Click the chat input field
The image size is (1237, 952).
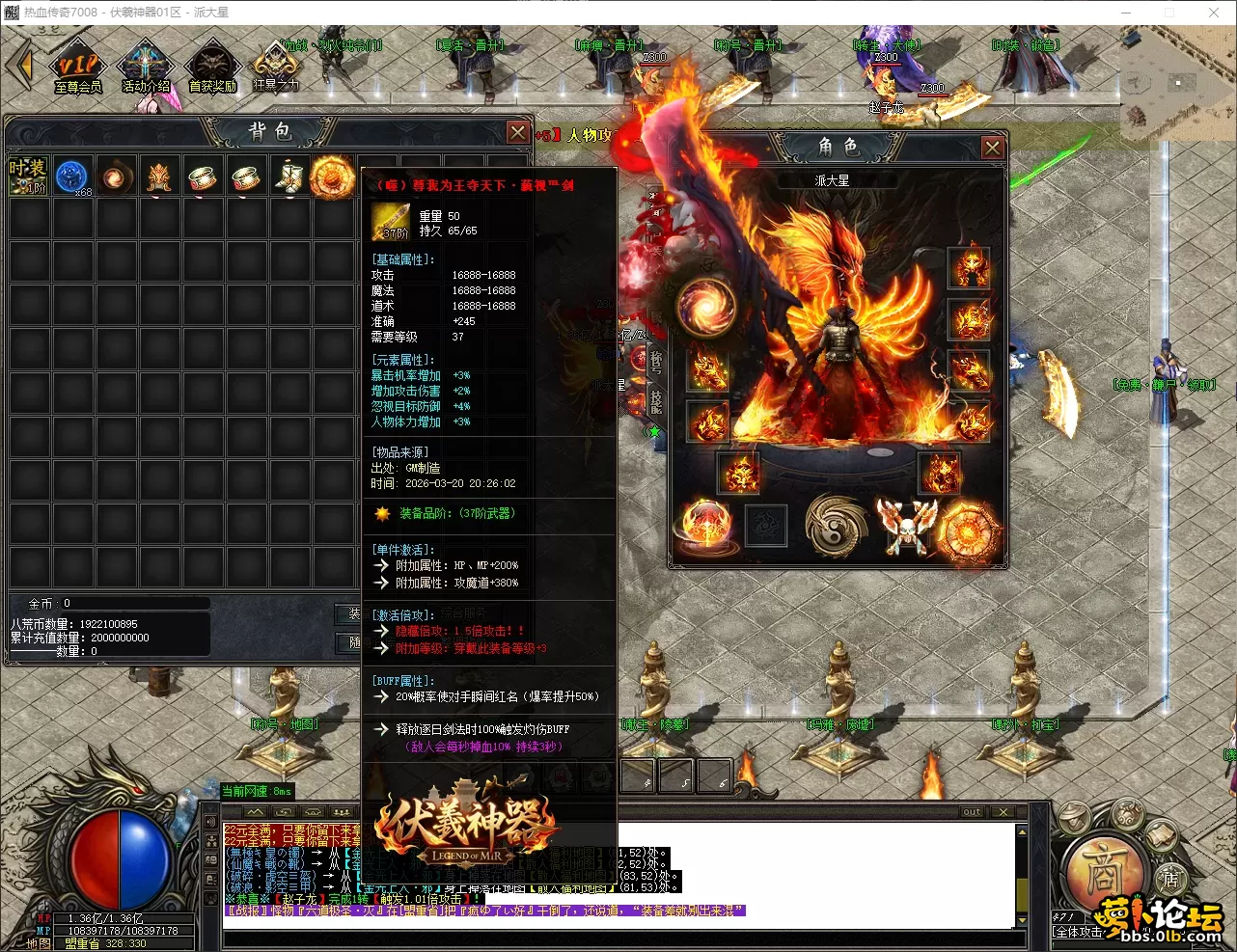click(x=618, y=938)
